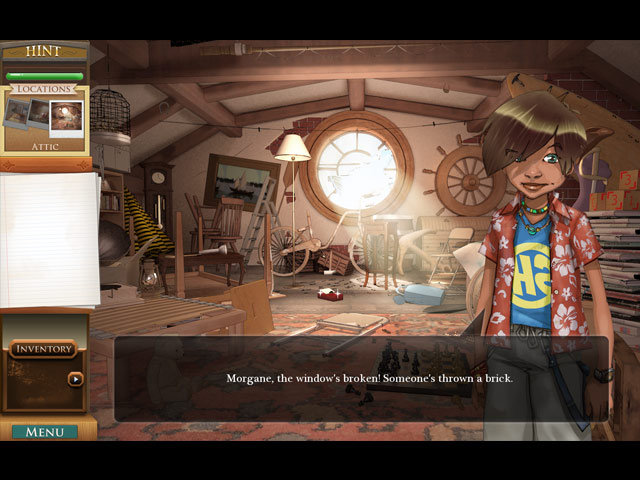The image size is (640, 480).
Task: Open the Inventory panel
Action: 43,349
